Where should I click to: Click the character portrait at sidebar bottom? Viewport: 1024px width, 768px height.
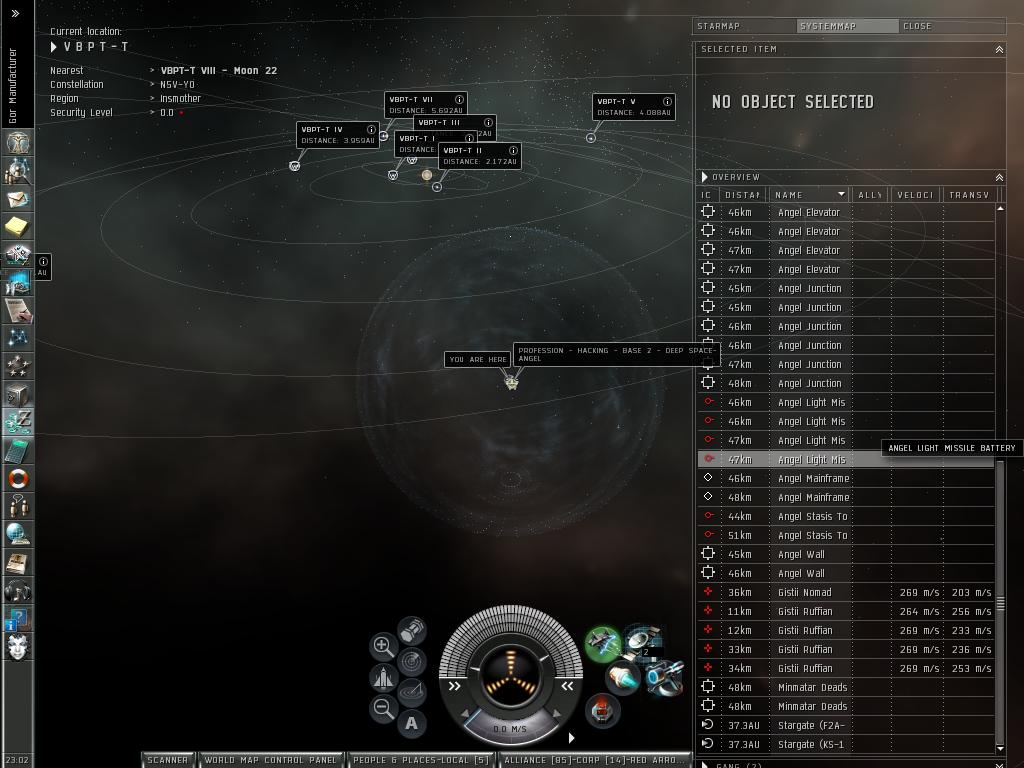[17, 647]
